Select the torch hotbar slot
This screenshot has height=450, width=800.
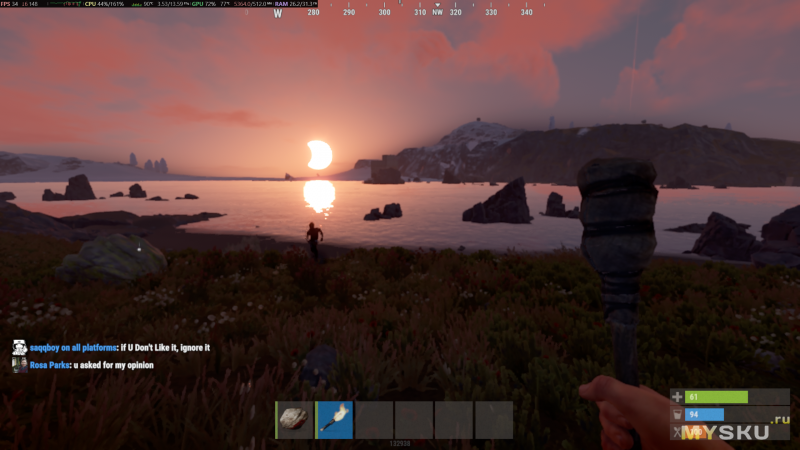point(335,420)
